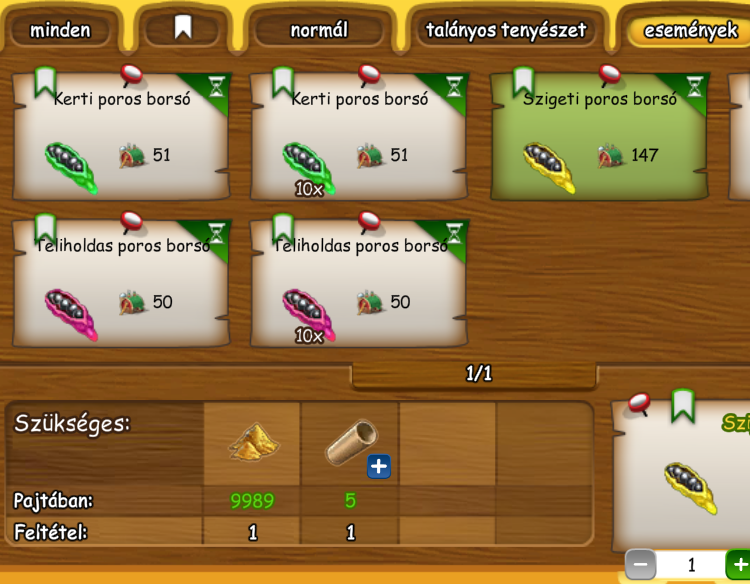Image resolution: width=750 pixels, height=584 pixels.
Task: Decrease quantity with the minus button
Action: click(x=640, y=565)
